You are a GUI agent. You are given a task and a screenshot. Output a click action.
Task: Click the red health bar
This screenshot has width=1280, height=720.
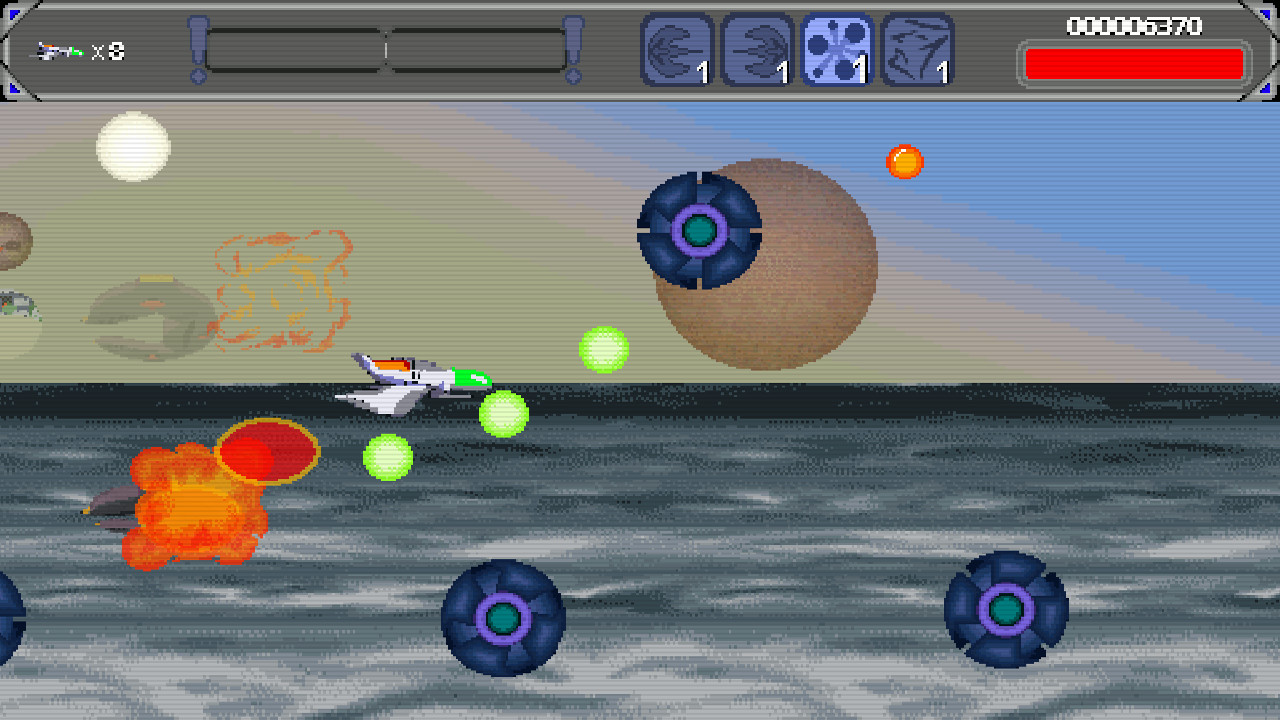pyautogui.click(x=1133, y=62)
